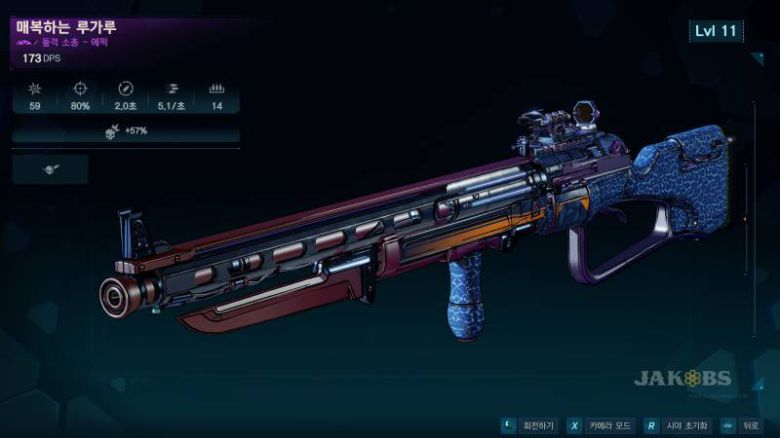Reset the view with 시야 초기화
780x438 pixels.
[x=680, y=424]
